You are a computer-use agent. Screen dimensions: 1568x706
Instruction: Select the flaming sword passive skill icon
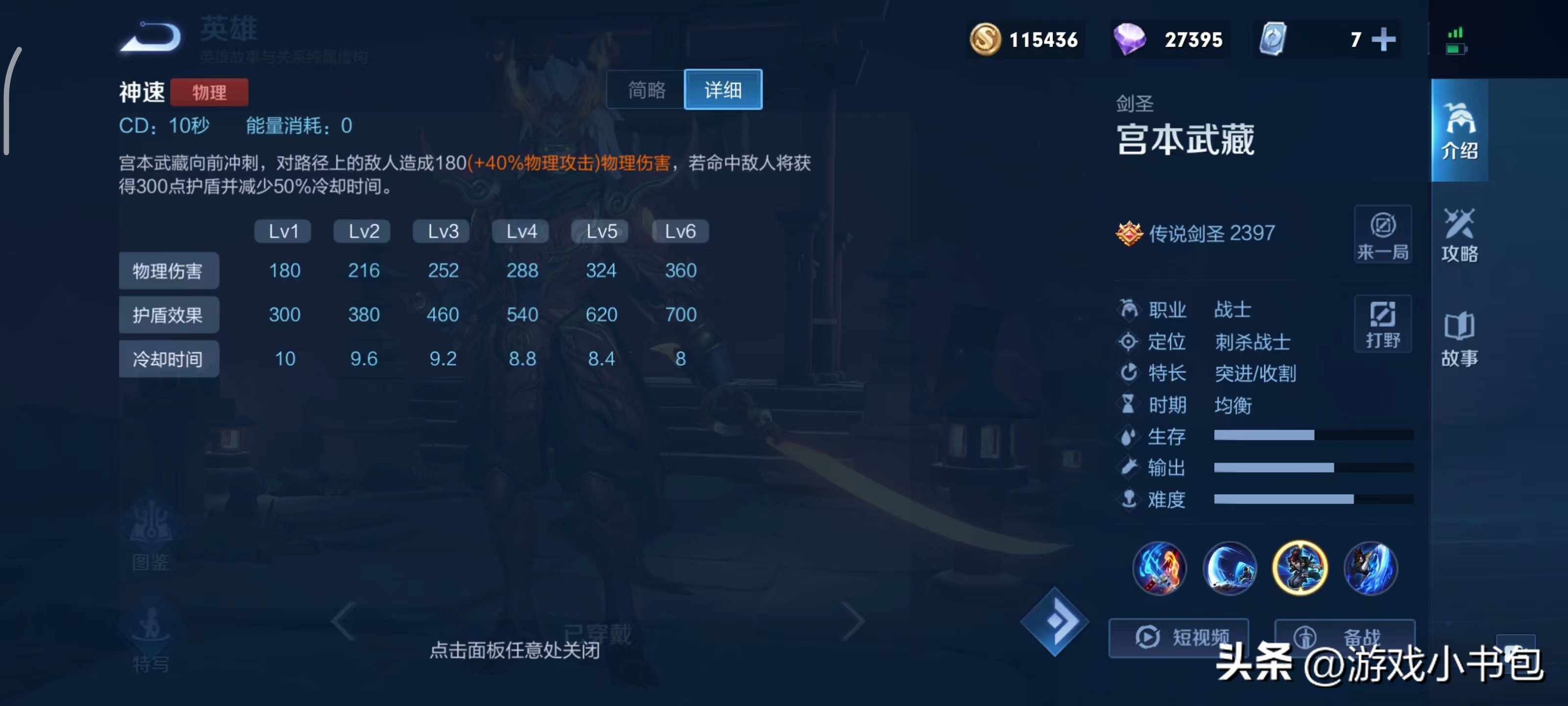(1159, 568)
